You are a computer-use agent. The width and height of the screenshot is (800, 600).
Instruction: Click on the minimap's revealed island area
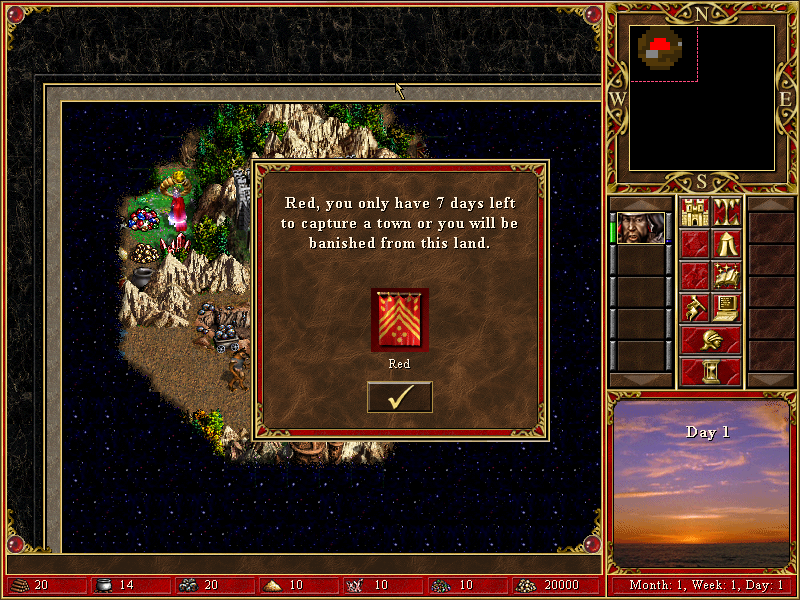661,48
